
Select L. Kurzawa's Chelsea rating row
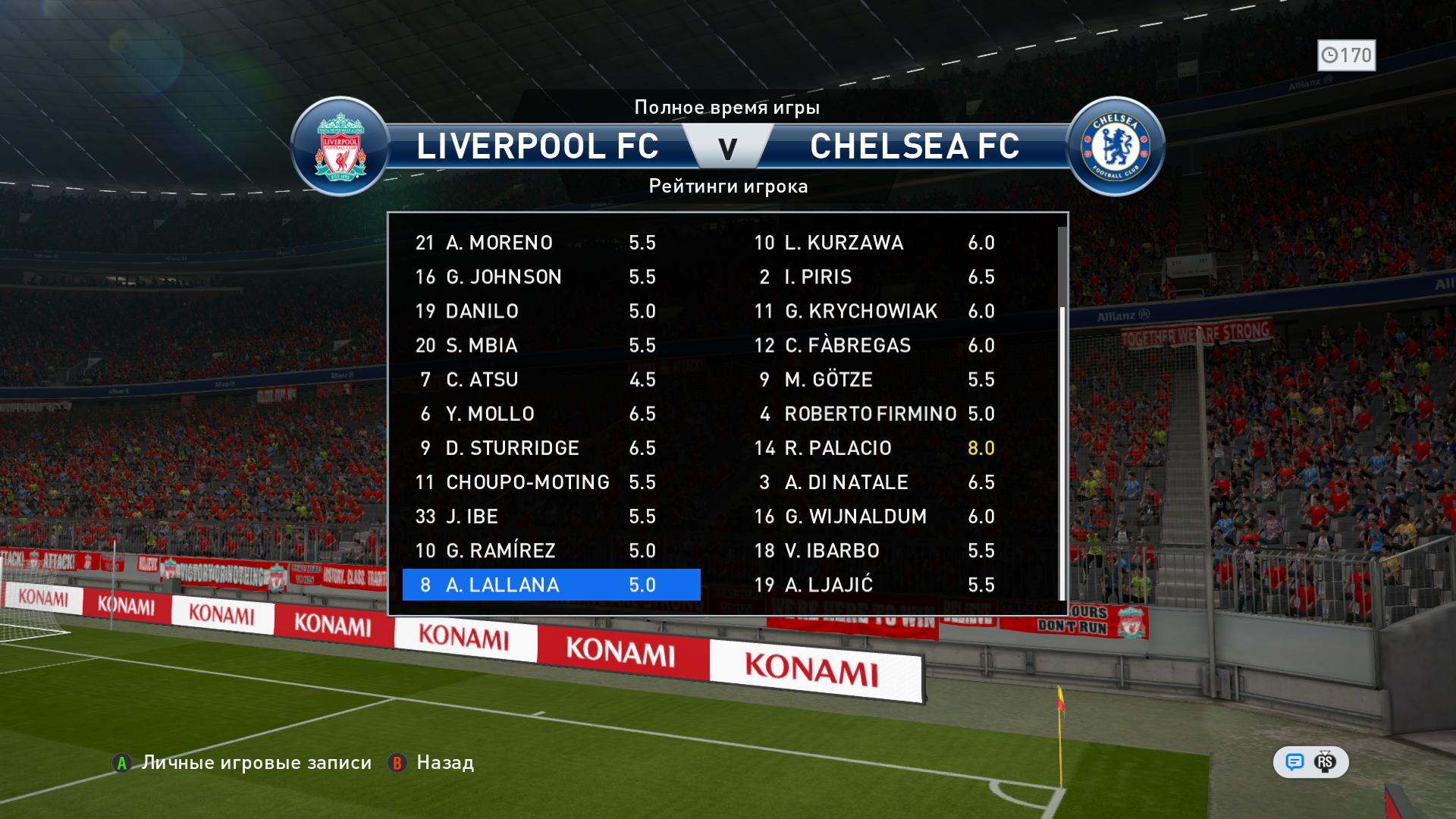tap(874, 243)
